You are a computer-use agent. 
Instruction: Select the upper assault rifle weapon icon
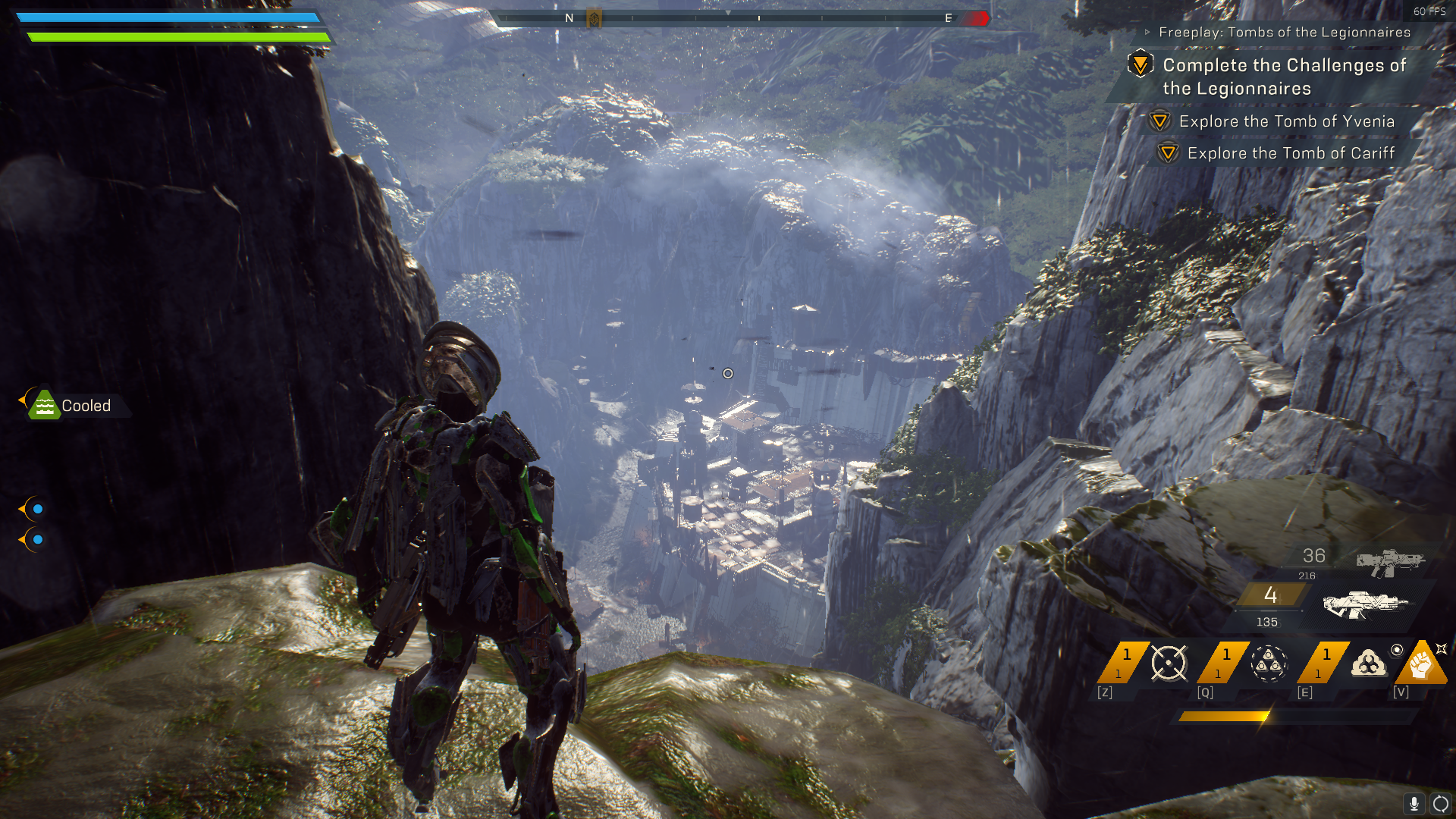point(1390,562)
